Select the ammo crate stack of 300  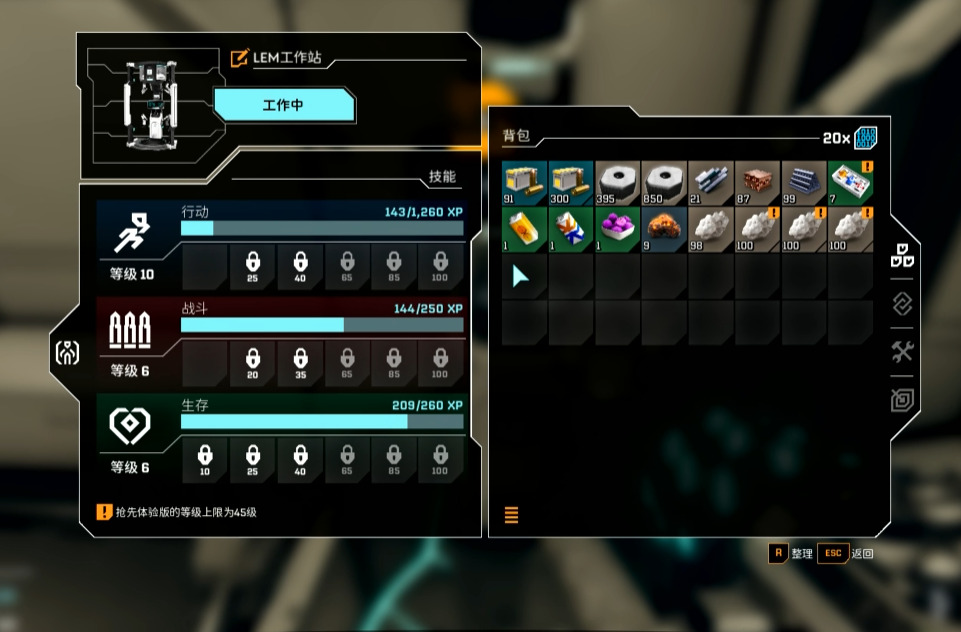[x=571, y=183]
